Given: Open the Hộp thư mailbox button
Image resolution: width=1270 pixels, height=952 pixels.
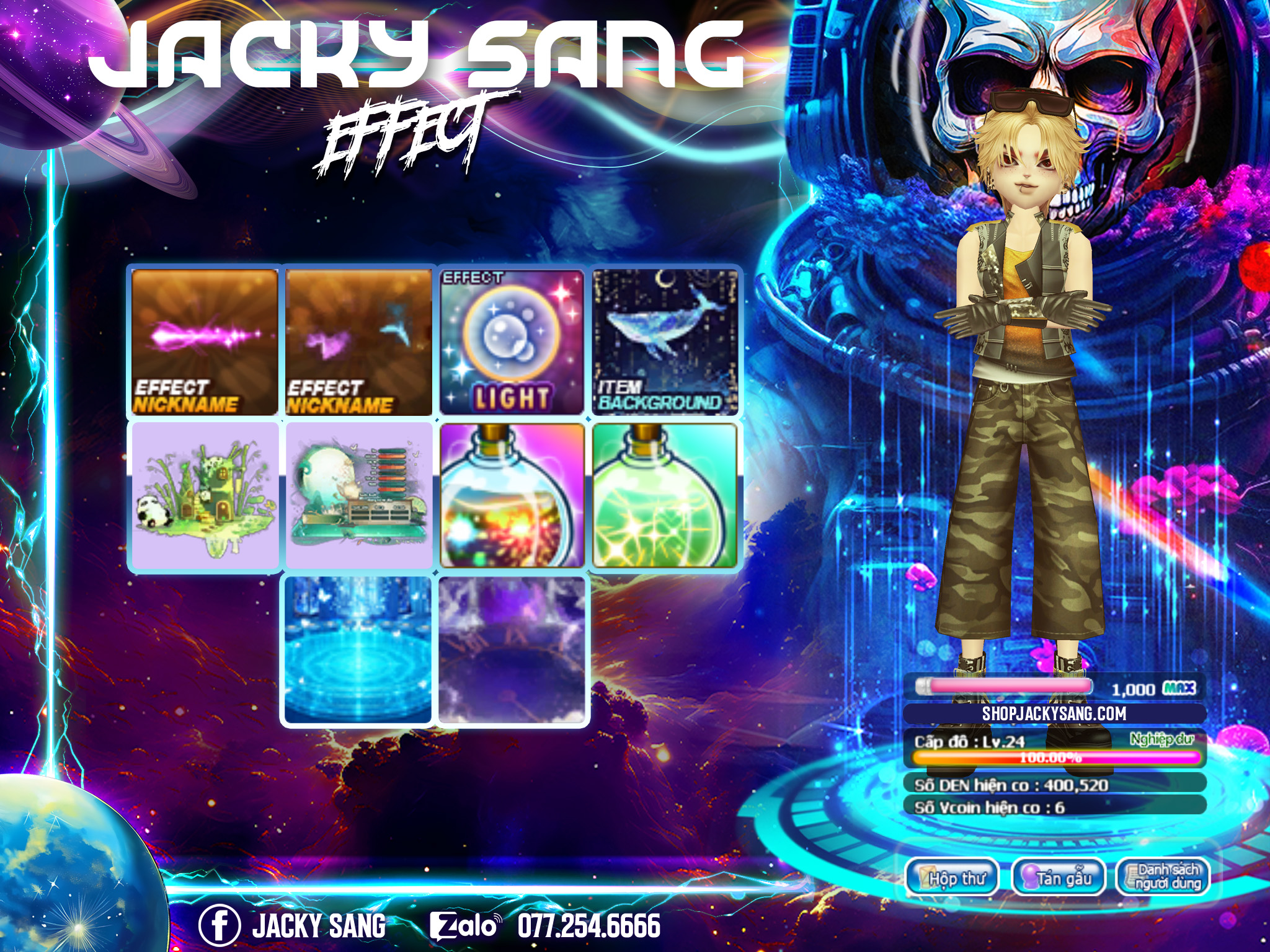Looking at the screenshot, I should point(952,878).
